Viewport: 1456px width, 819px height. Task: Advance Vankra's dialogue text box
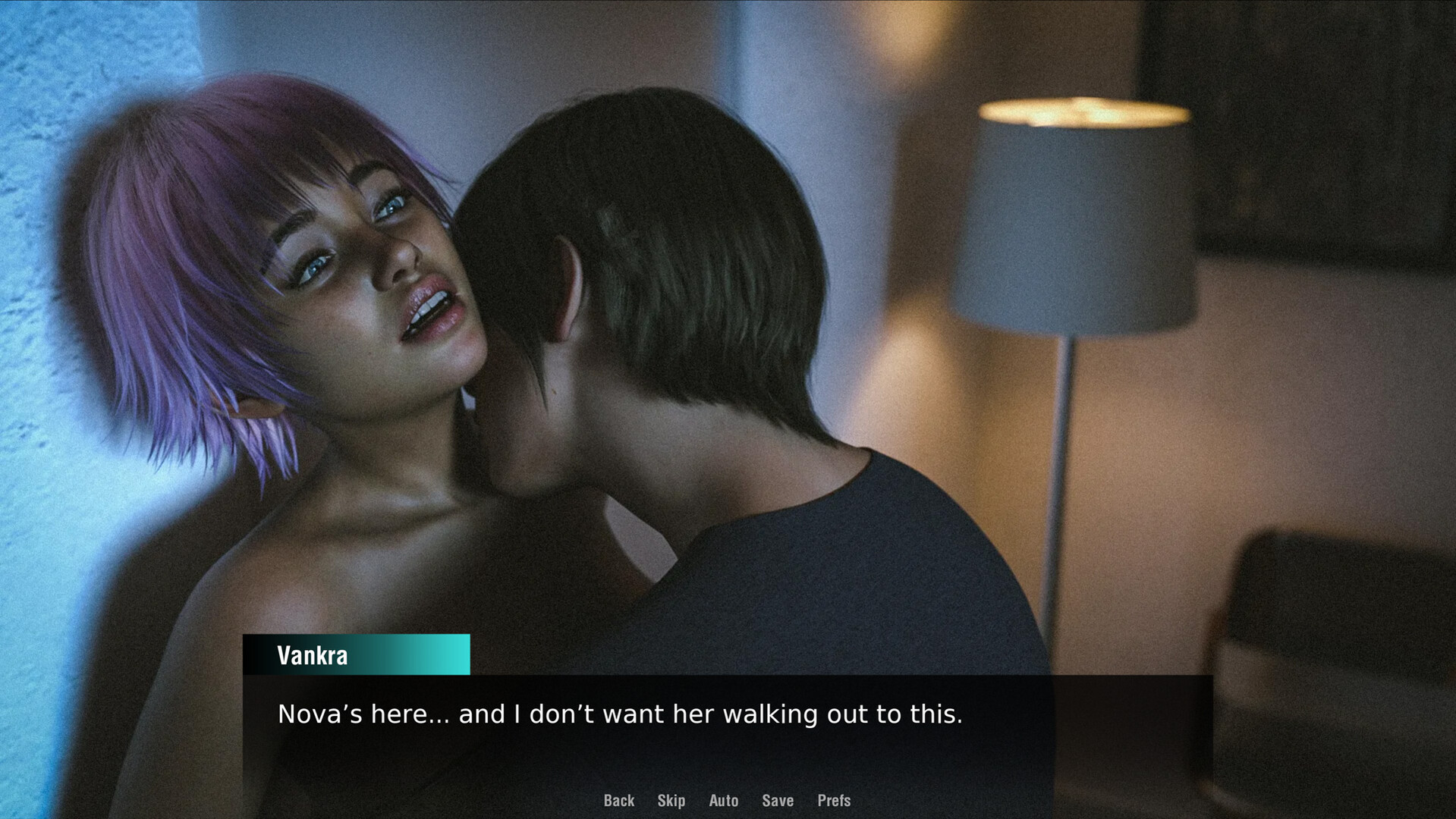pos(727,728)
